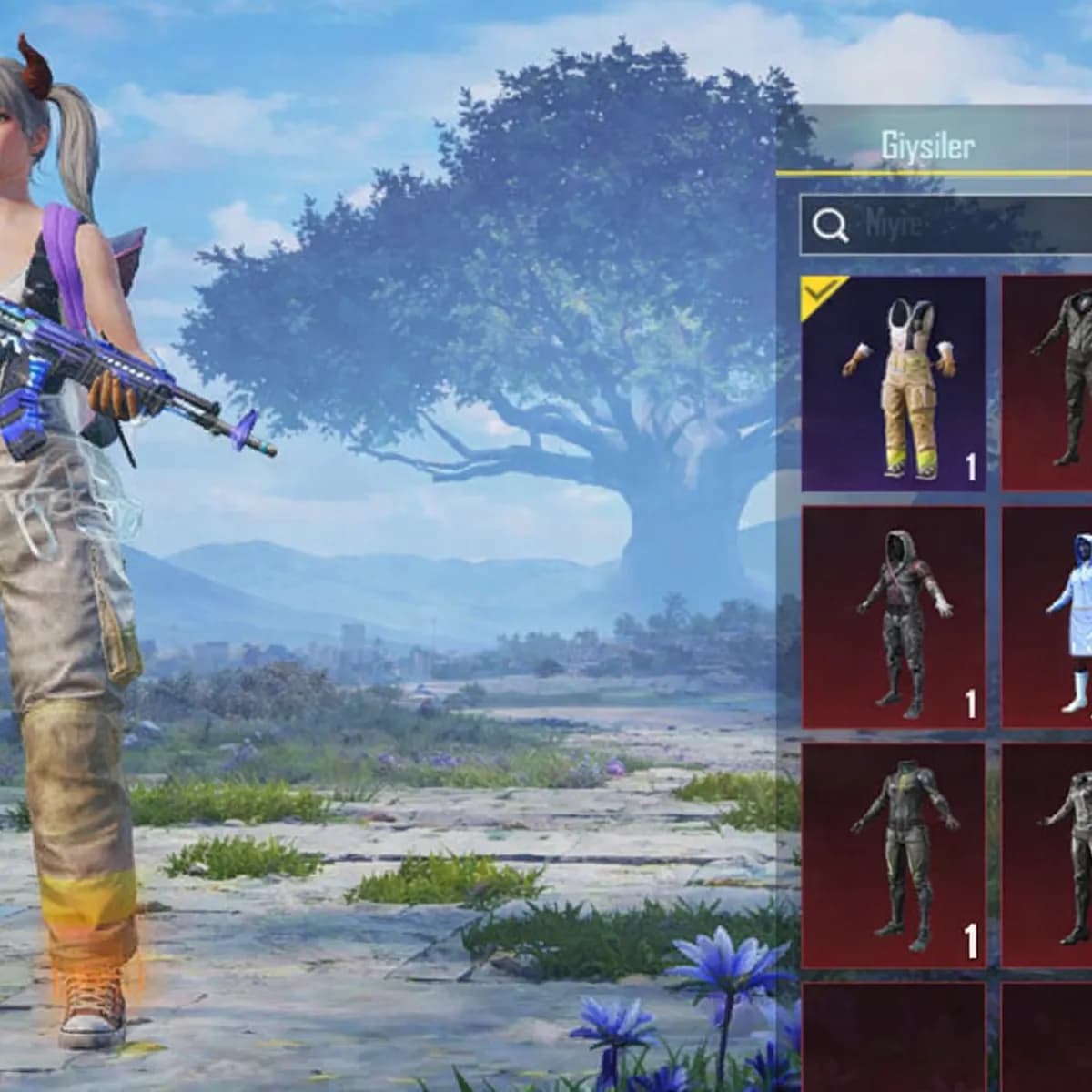Choose the red hooded dark suit
This screenshot has width=1092, height=1092.
point(893,618)
